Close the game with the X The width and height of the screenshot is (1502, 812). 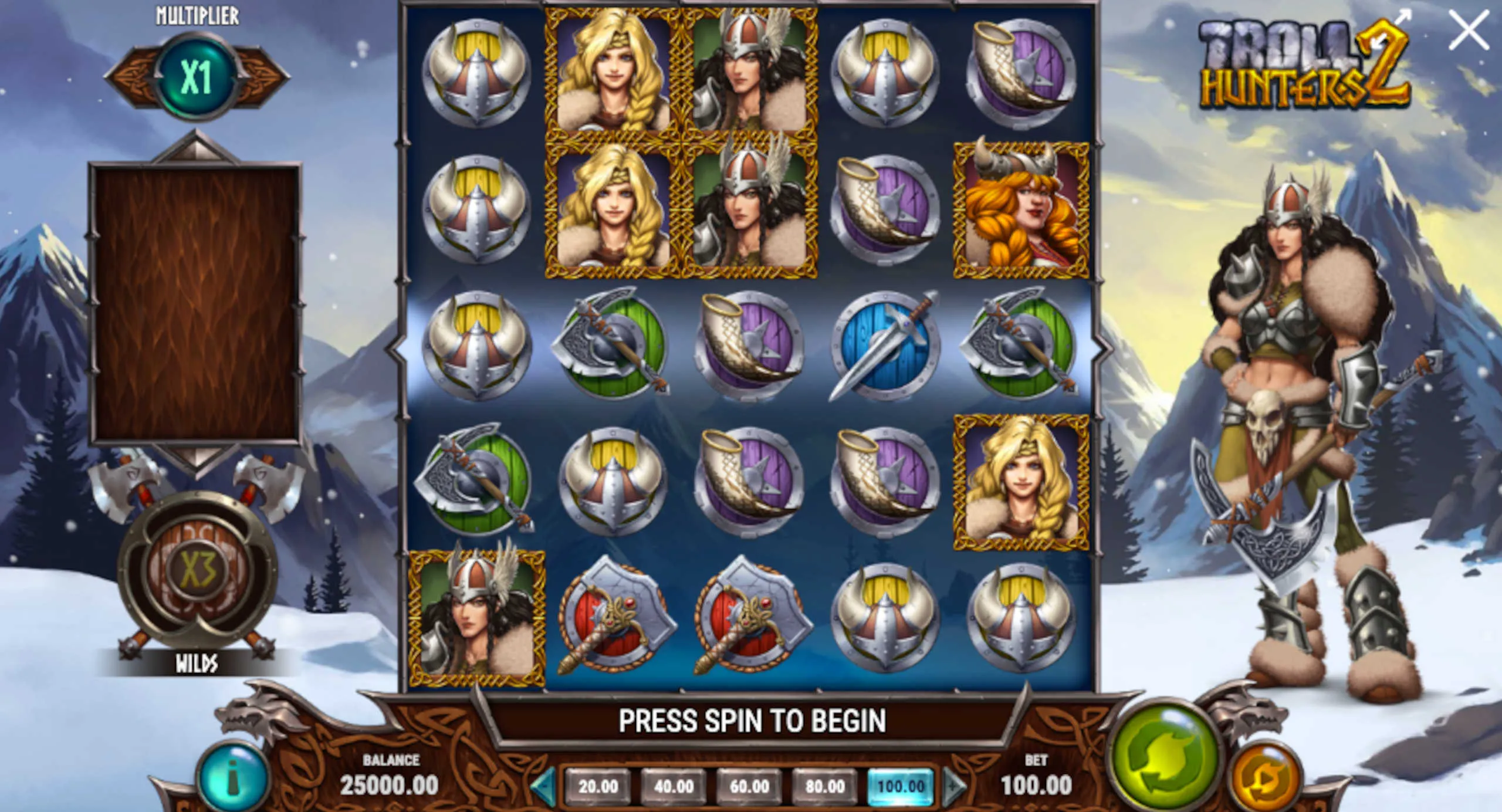pyautogui.click(x=1468, y=29)
